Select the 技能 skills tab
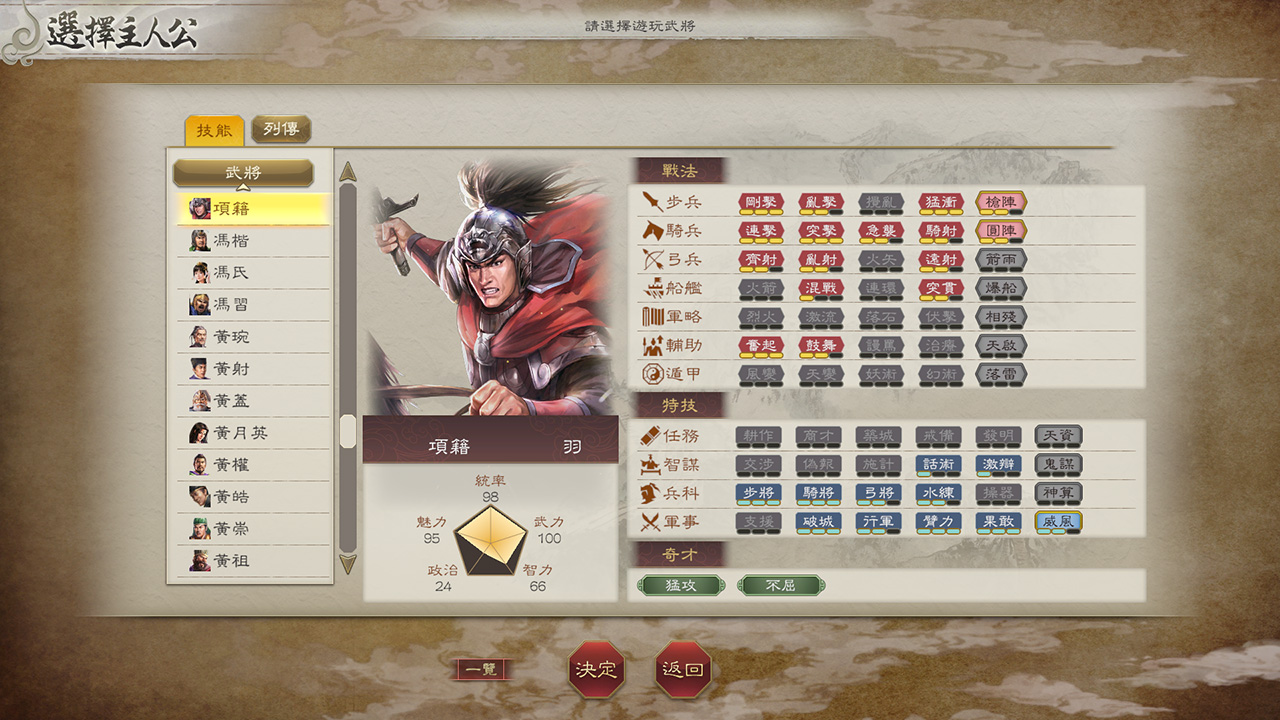This screenshot has height=720, width=1280. (213, 129)
